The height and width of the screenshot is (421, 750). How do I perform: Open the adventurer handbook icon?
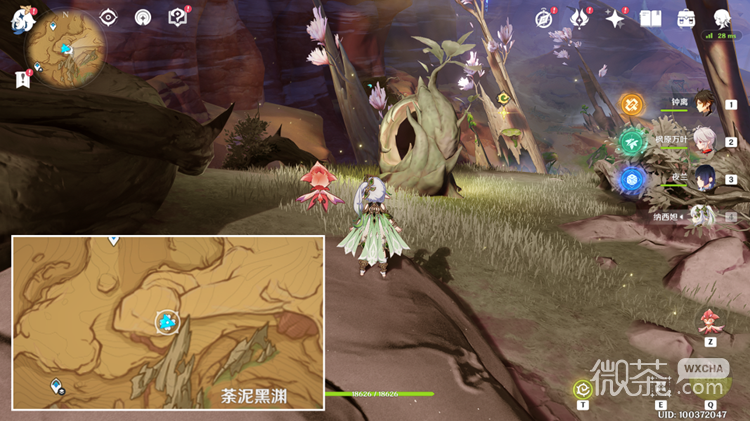click(651, 18)
